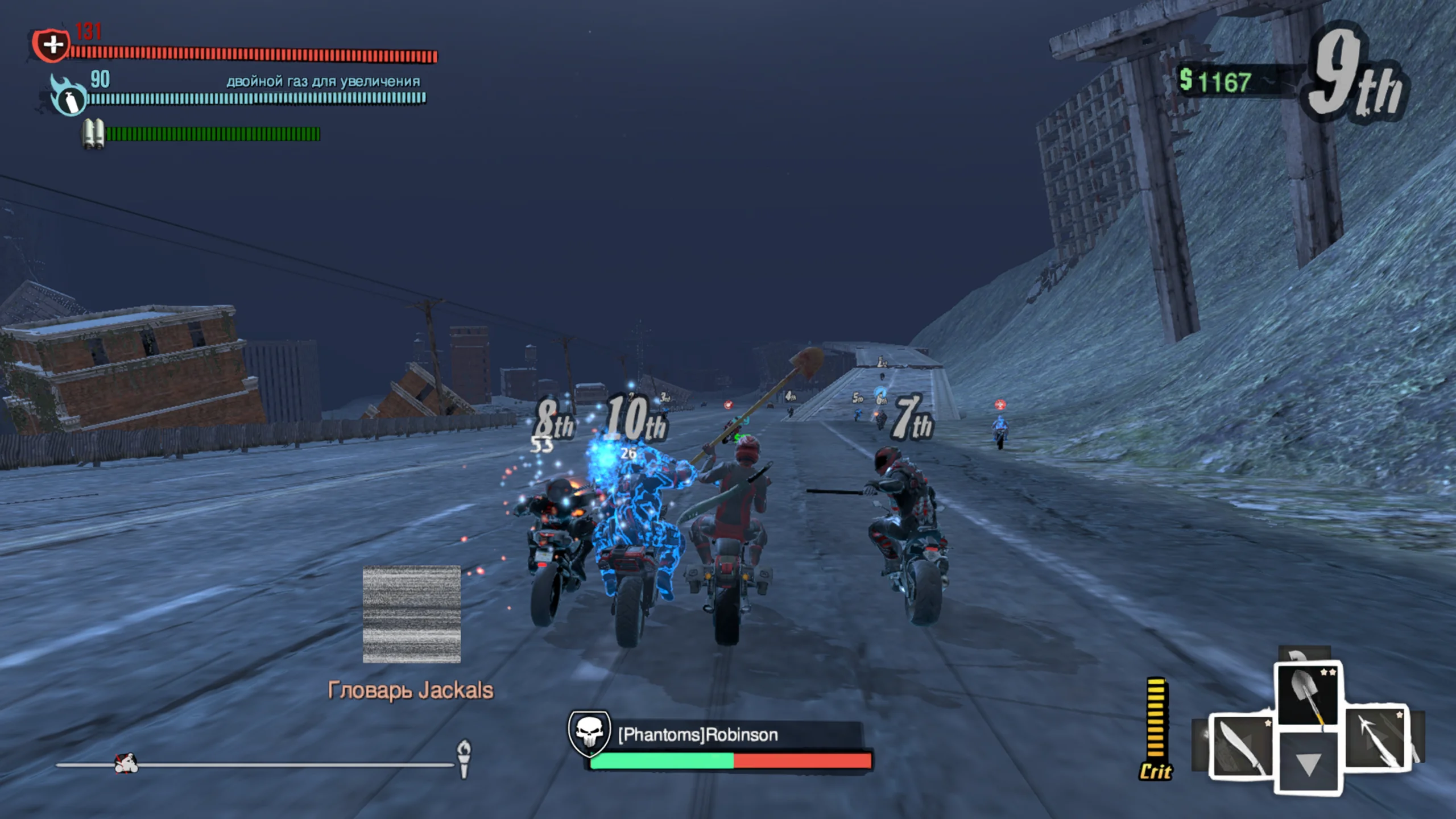Equip the curved machete blade slot

(x=1240, y=746)
